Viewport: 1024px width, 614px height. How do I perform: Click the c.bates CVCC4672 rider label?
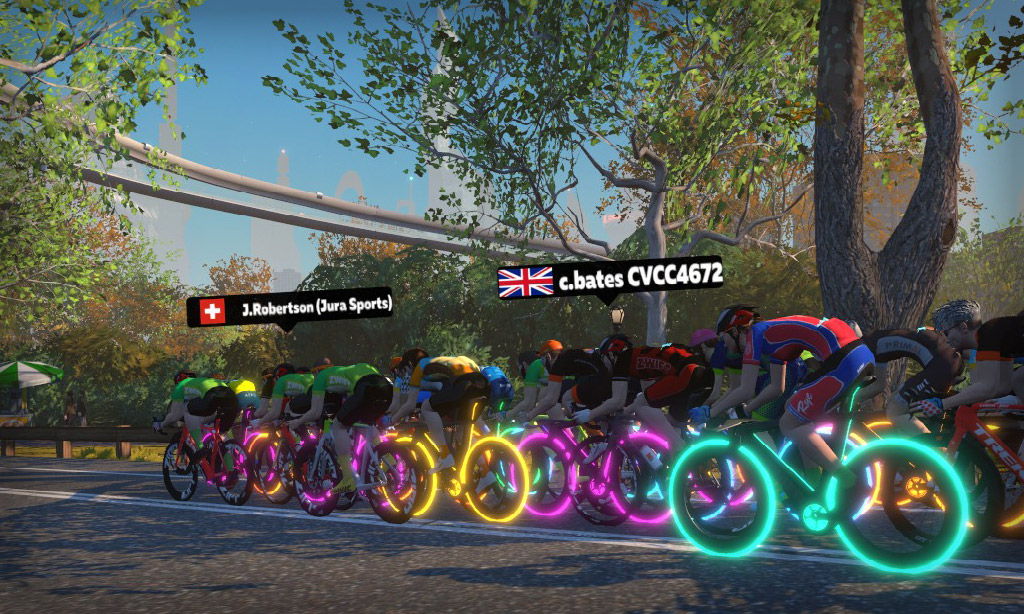[x=610, y=280]
